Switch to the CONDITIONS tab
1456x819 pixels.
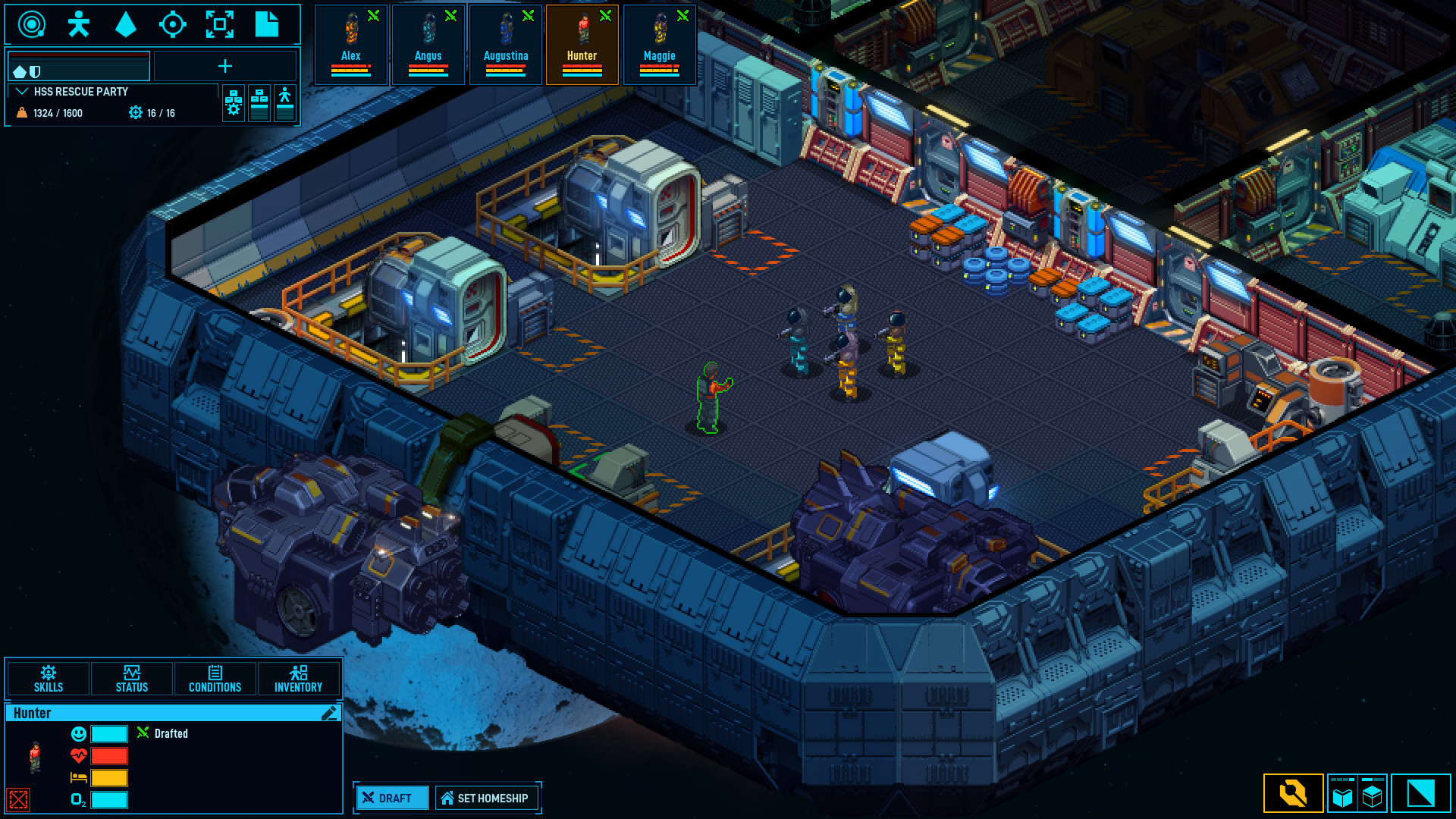215,679
